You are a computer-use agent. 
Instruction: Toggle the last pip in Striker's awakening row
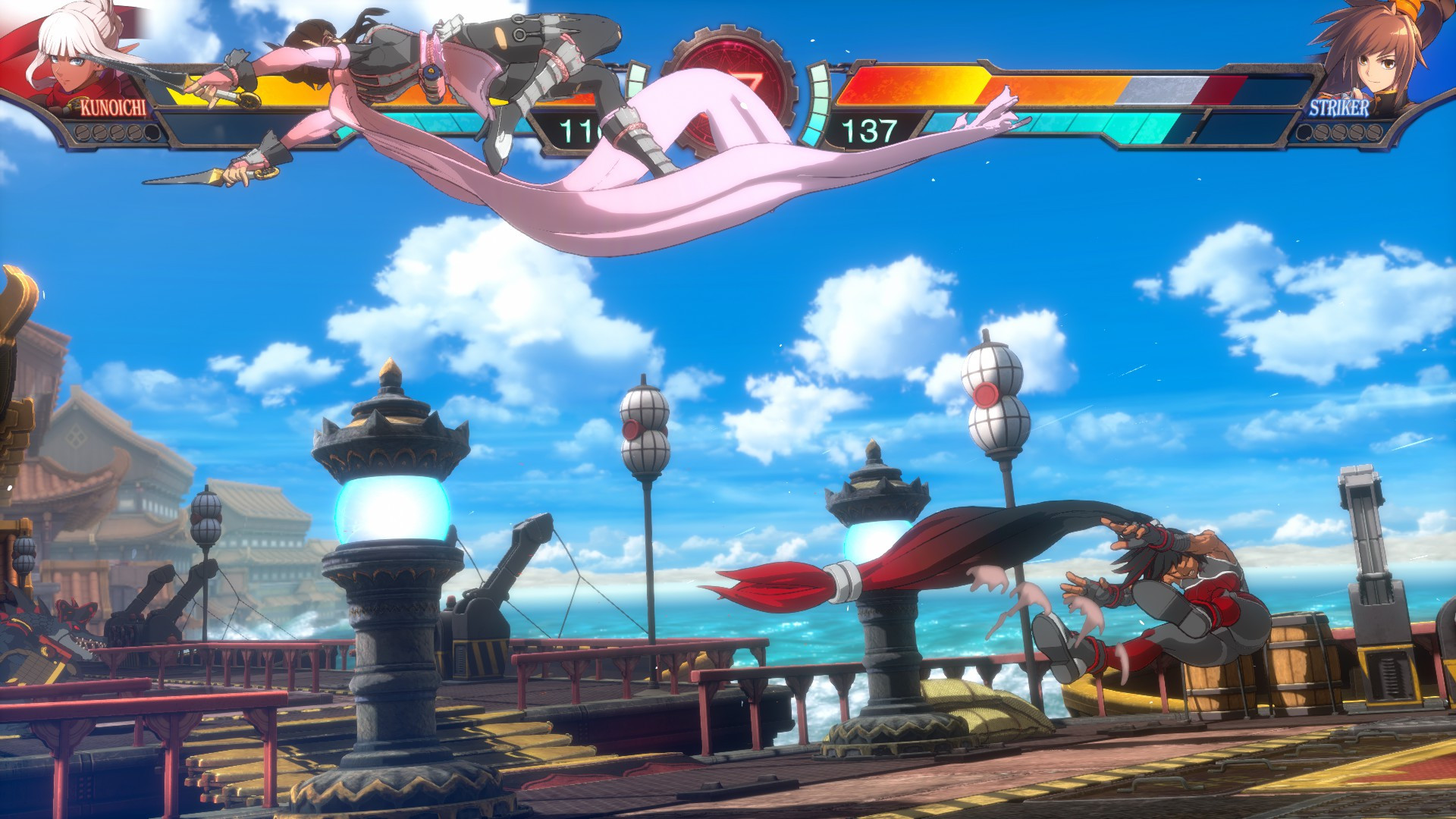[1373, 133]
